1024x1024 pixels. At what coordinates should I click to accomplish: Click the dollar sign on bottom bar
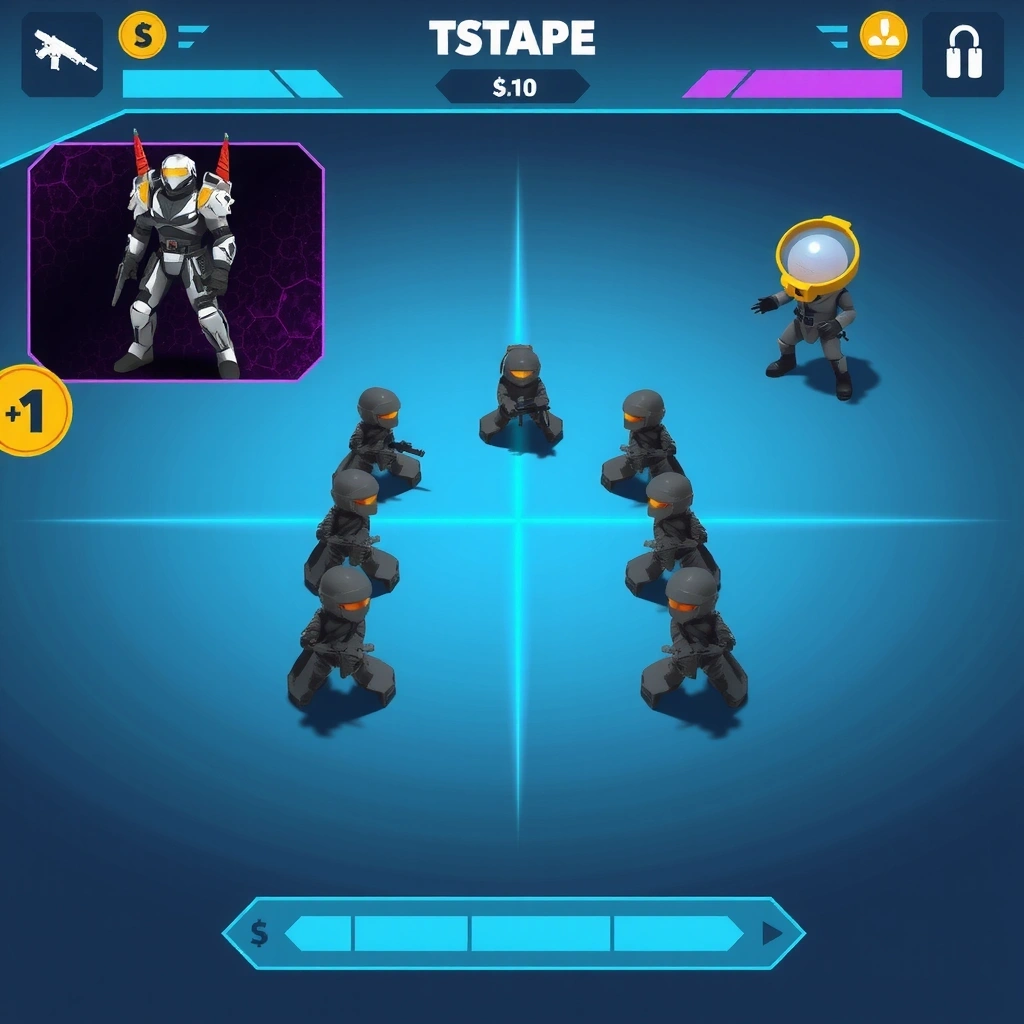(x=259, y=934)
